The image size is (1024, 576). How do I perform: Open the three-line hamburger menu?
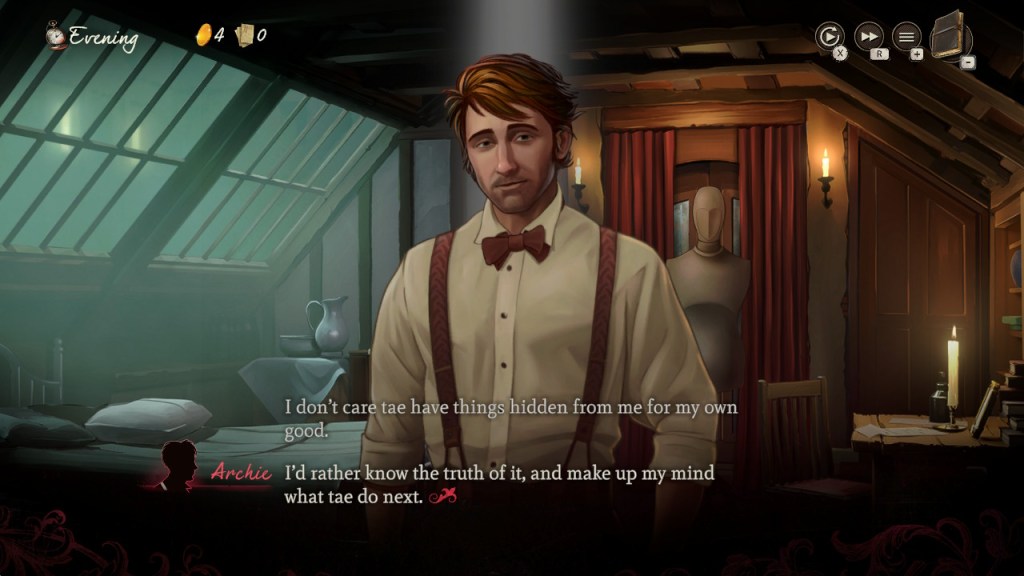(x=906, y=37)
